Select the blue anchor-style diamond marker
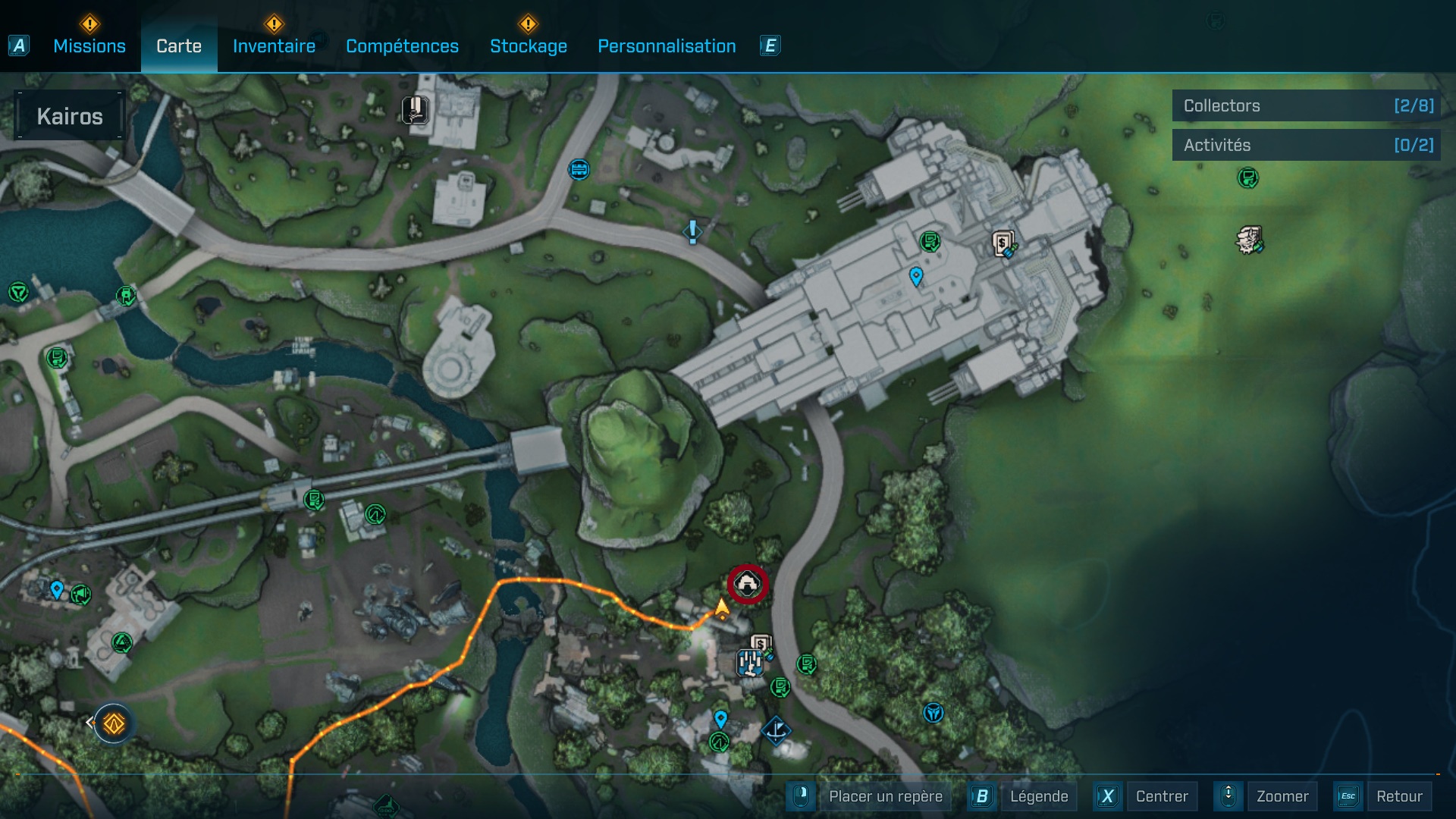Screen dimensions: 1456x819 pos(776,731)
